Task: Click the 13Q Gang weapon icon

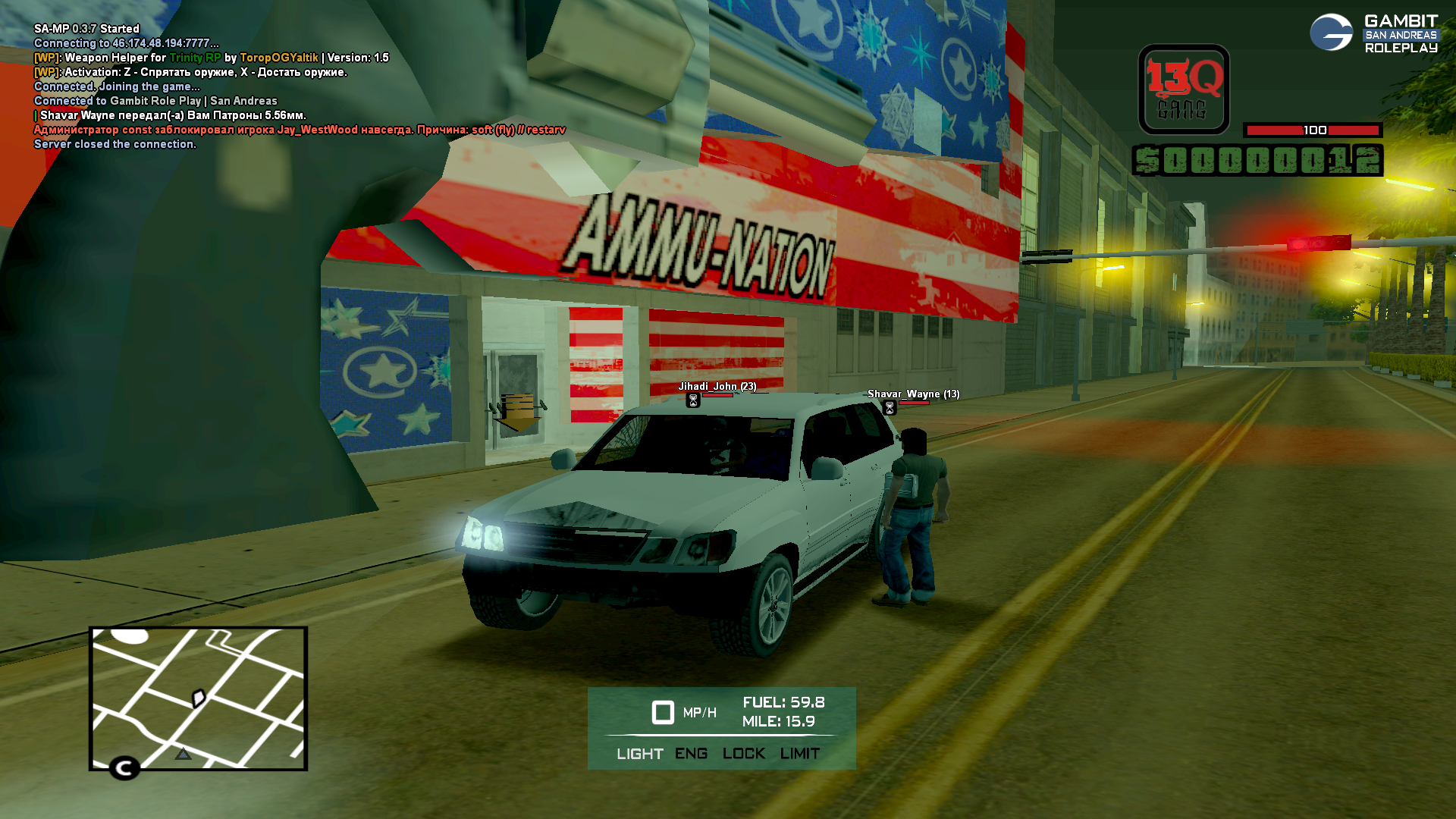Action: 1183,89
